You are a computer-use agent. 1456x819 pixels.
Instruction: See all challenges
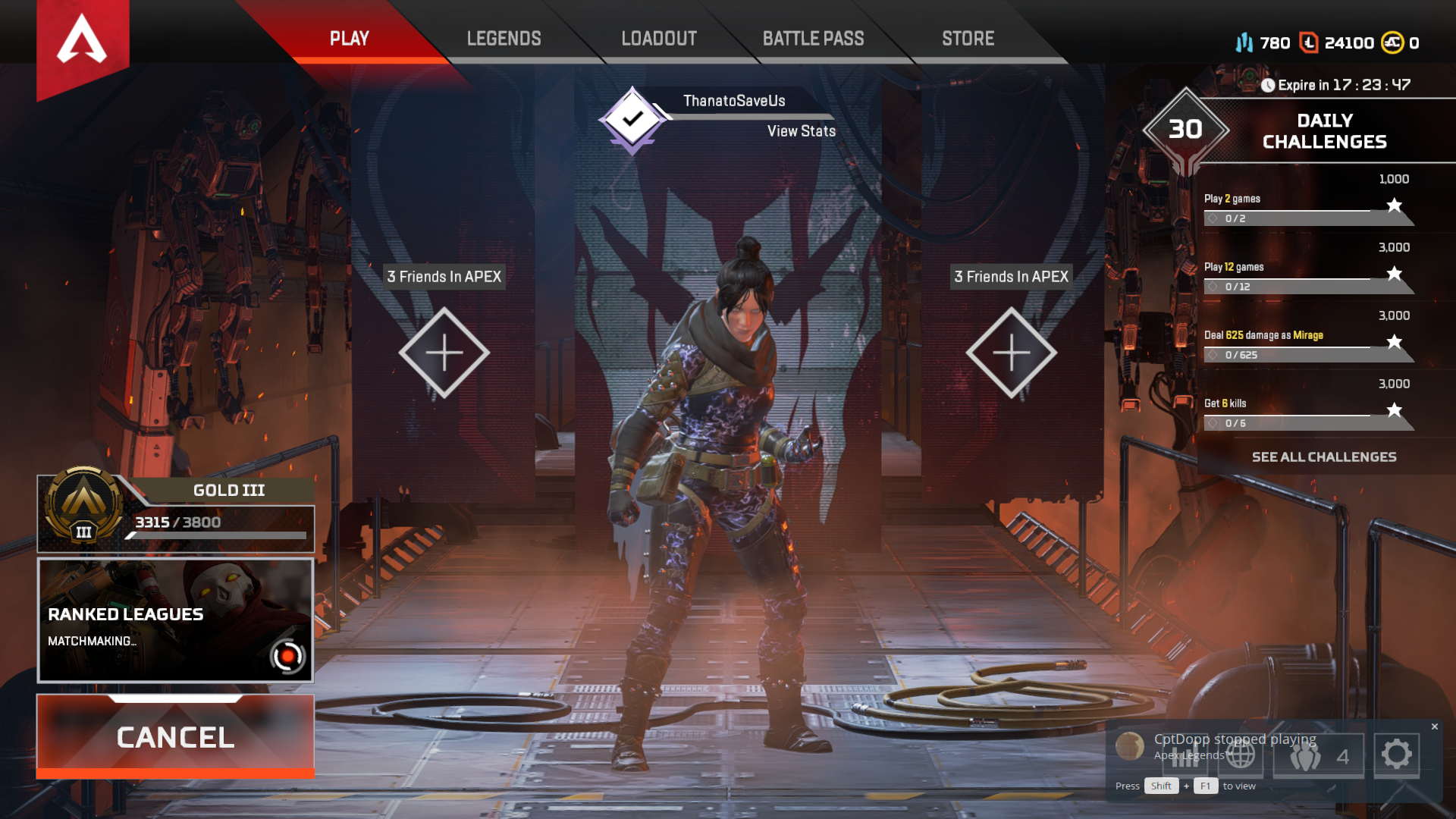click(1323, 457)
